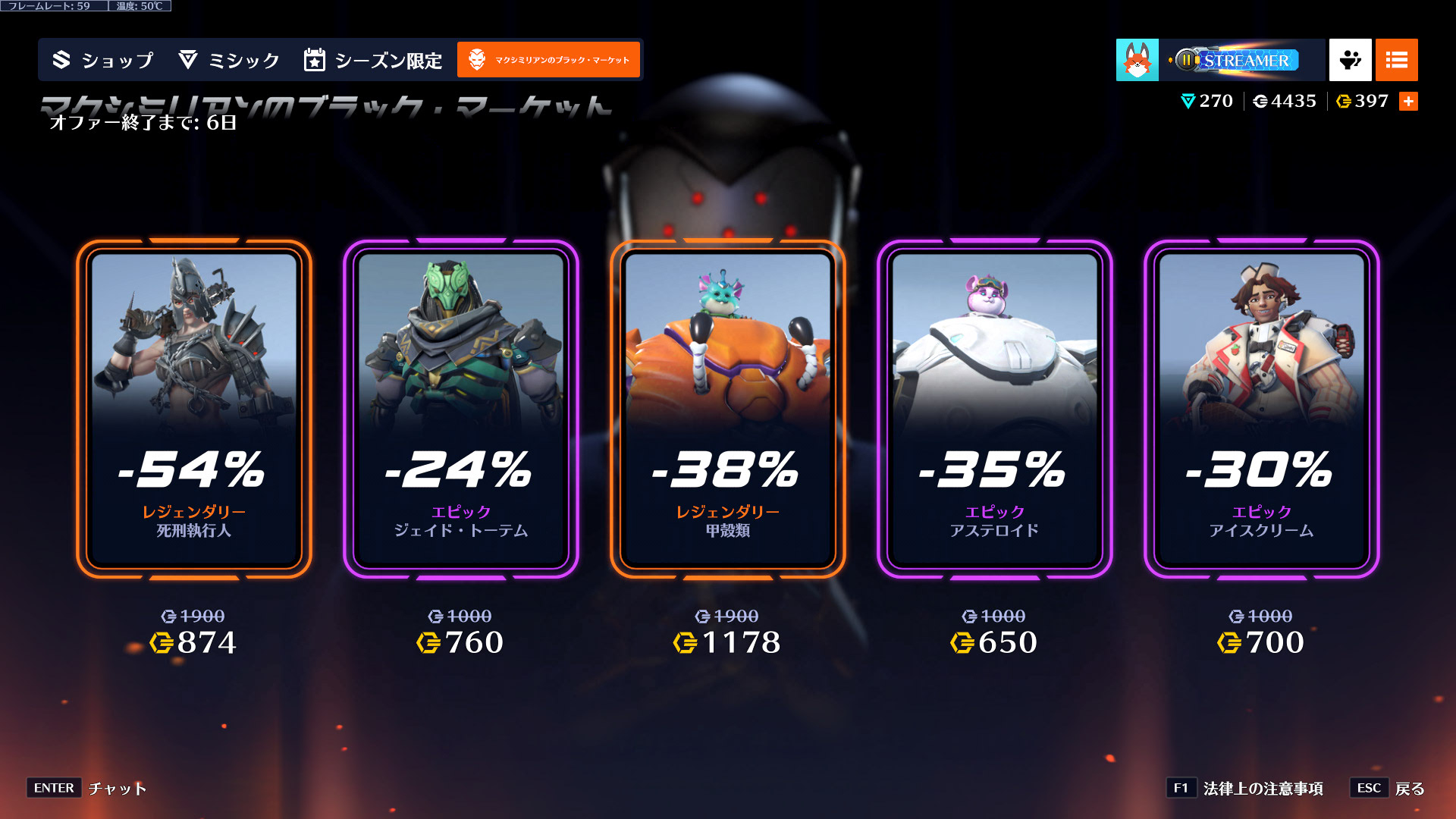Open マクシミリアンのブラック・マーケット tab

548,60
